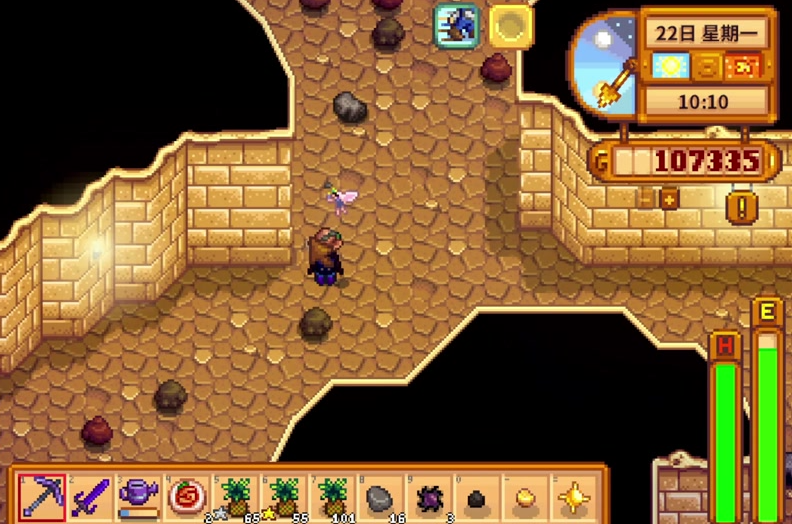
Task: Zoom in with the plus button
Action: [668, 199]
